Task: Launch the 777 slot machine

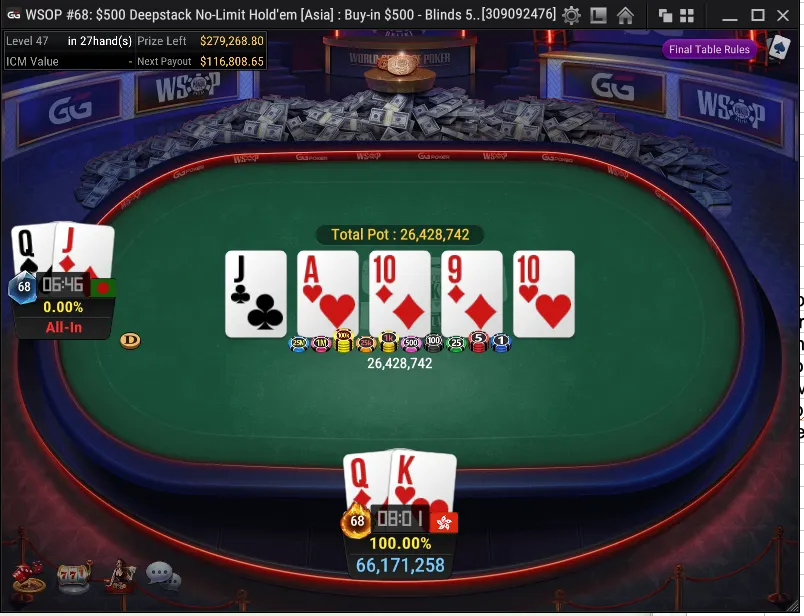Action: tap(72, 577)
